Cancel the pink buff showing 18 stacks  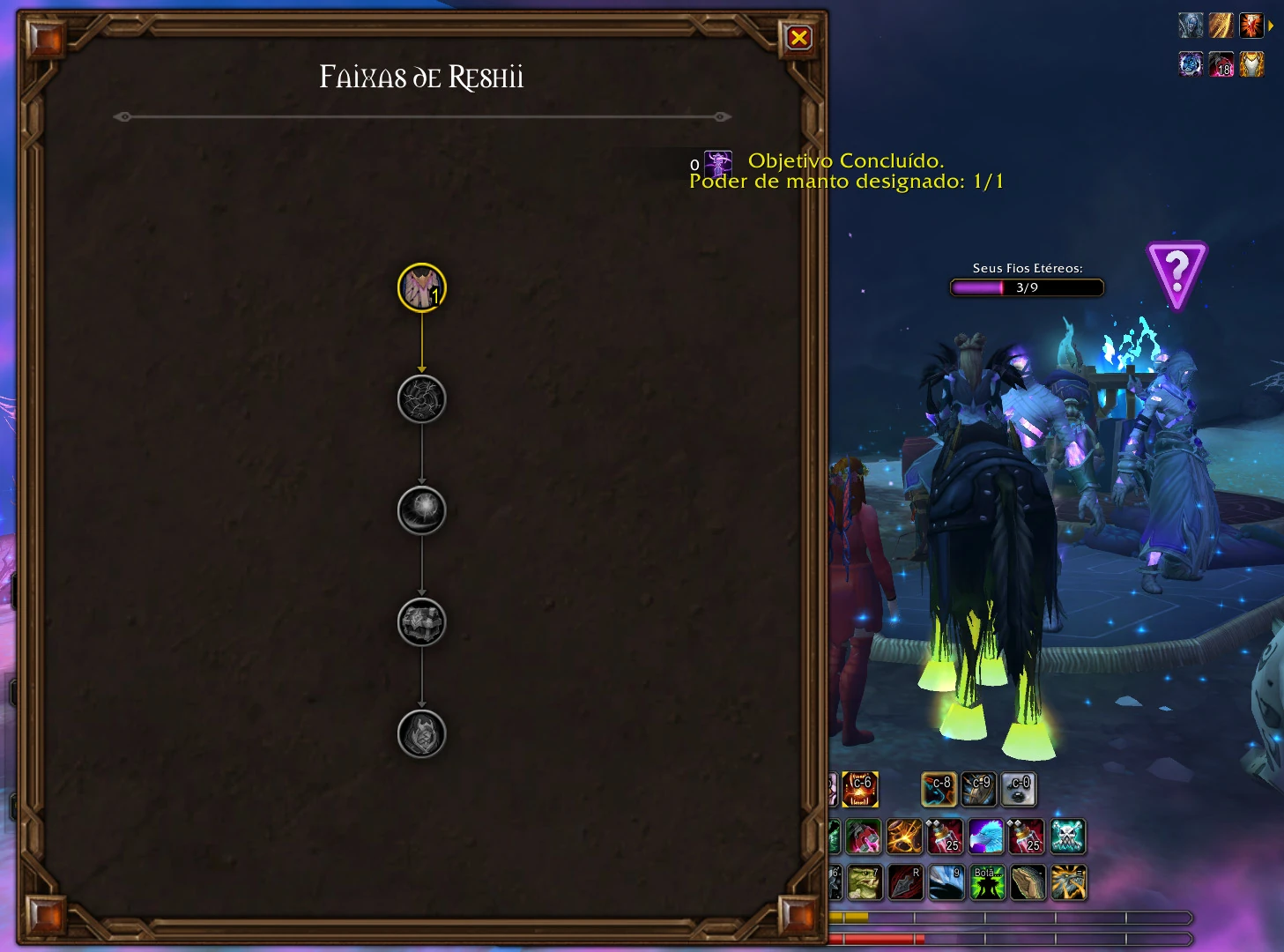click(1221, 65)
